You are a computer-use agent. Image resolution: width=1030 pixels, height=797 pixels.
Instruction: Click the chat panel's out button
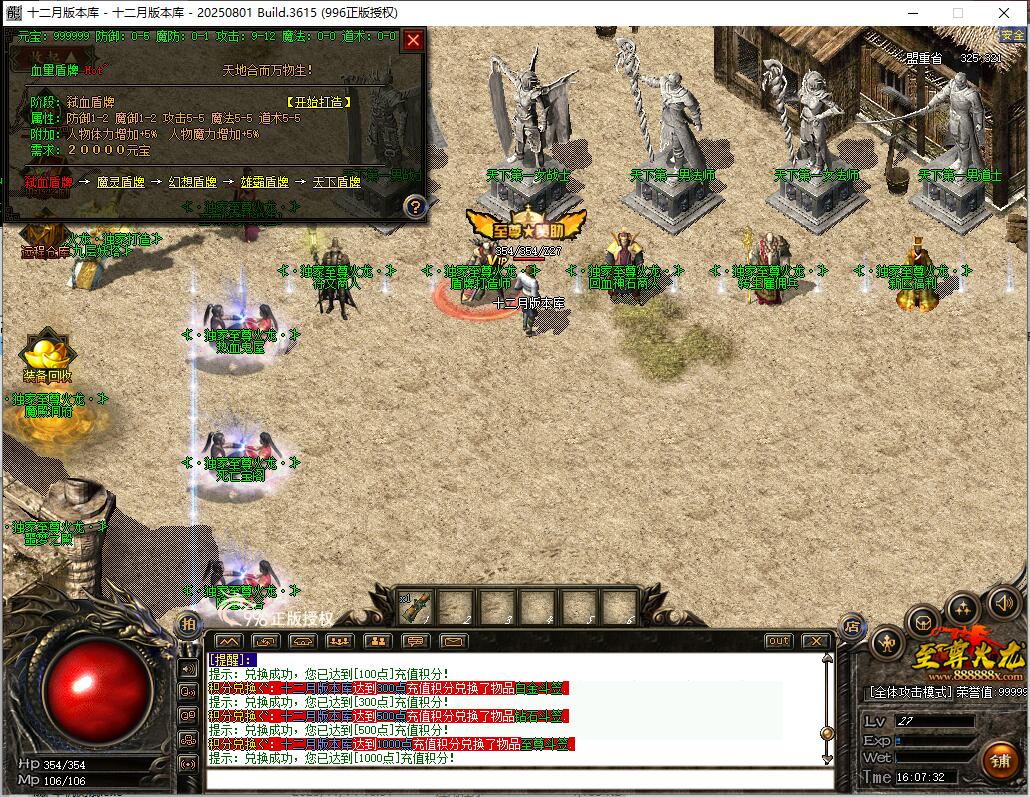point(778,641)
